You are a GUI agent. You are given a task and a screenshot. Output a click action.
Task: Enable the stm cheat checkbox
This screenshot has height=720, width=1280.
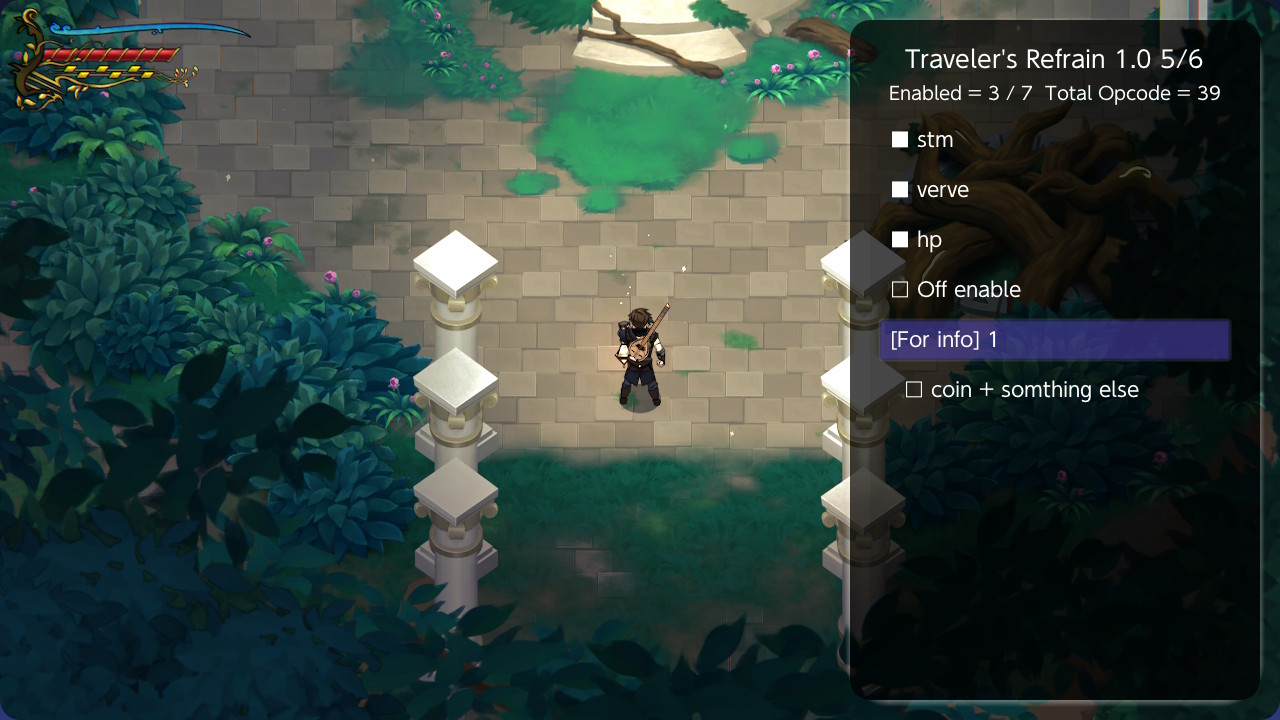click(x=899, y=139)
